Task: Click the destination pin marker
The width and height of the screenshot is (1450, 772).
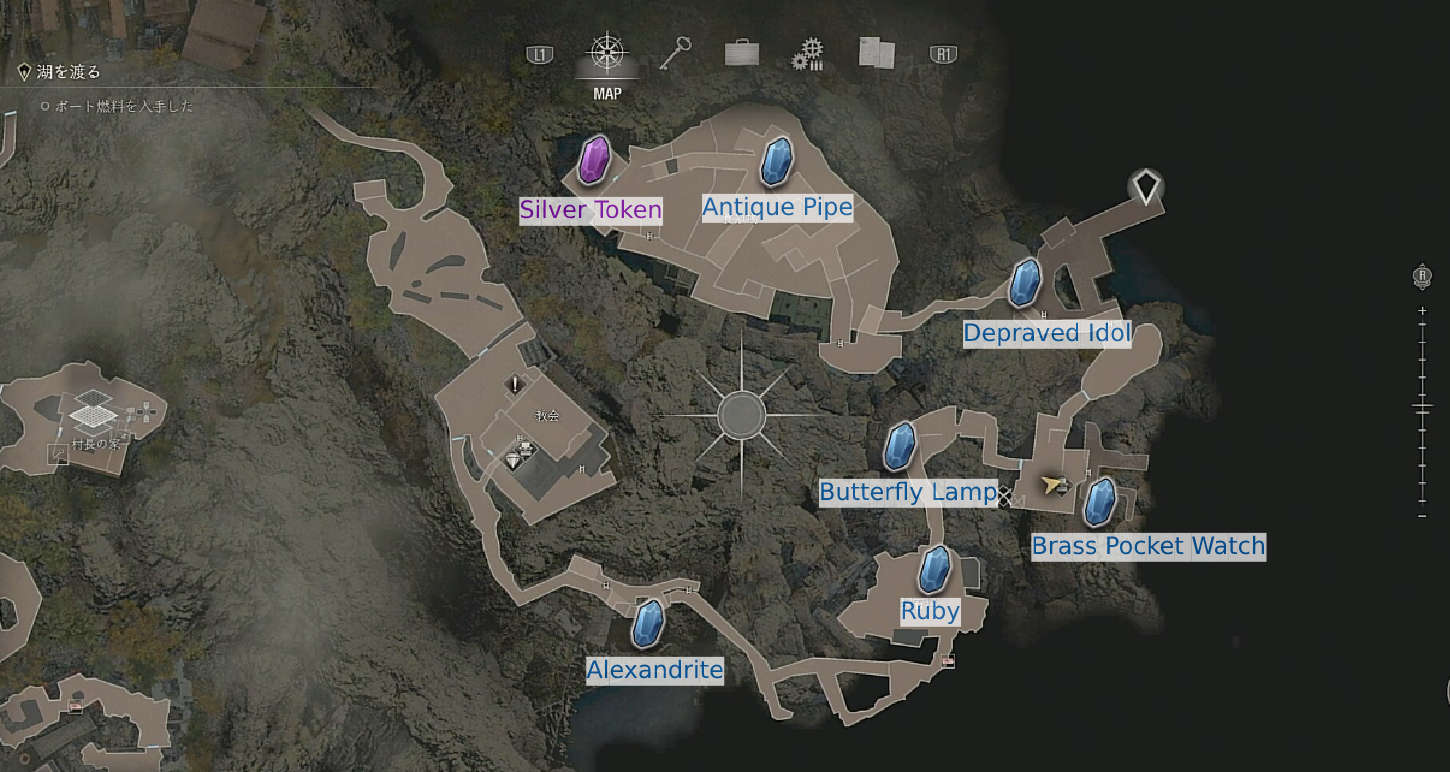Action: point(1146,186)
